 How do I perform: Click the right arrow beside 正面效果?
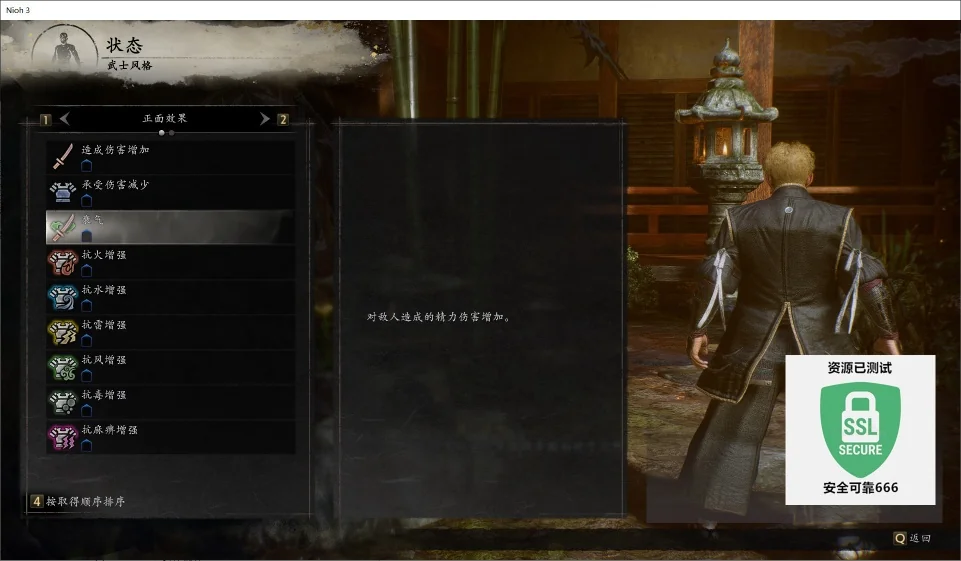tap(265, 119)
